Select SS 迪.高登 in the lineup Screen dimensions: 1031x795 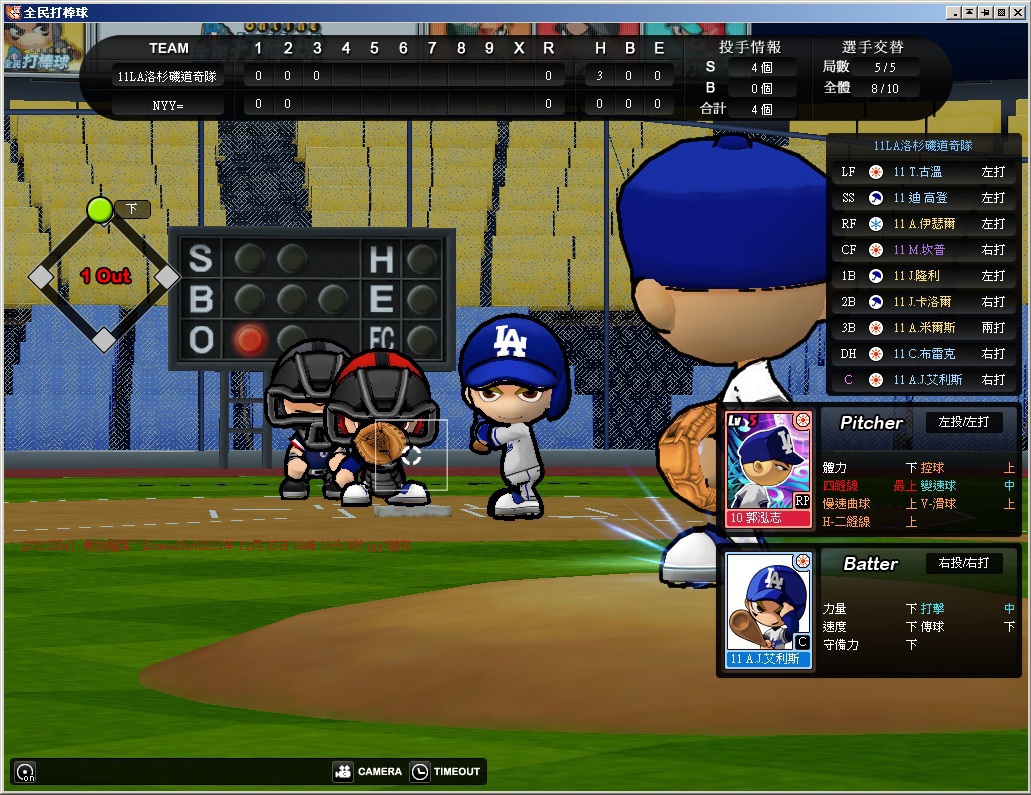[x=922, y=198]
